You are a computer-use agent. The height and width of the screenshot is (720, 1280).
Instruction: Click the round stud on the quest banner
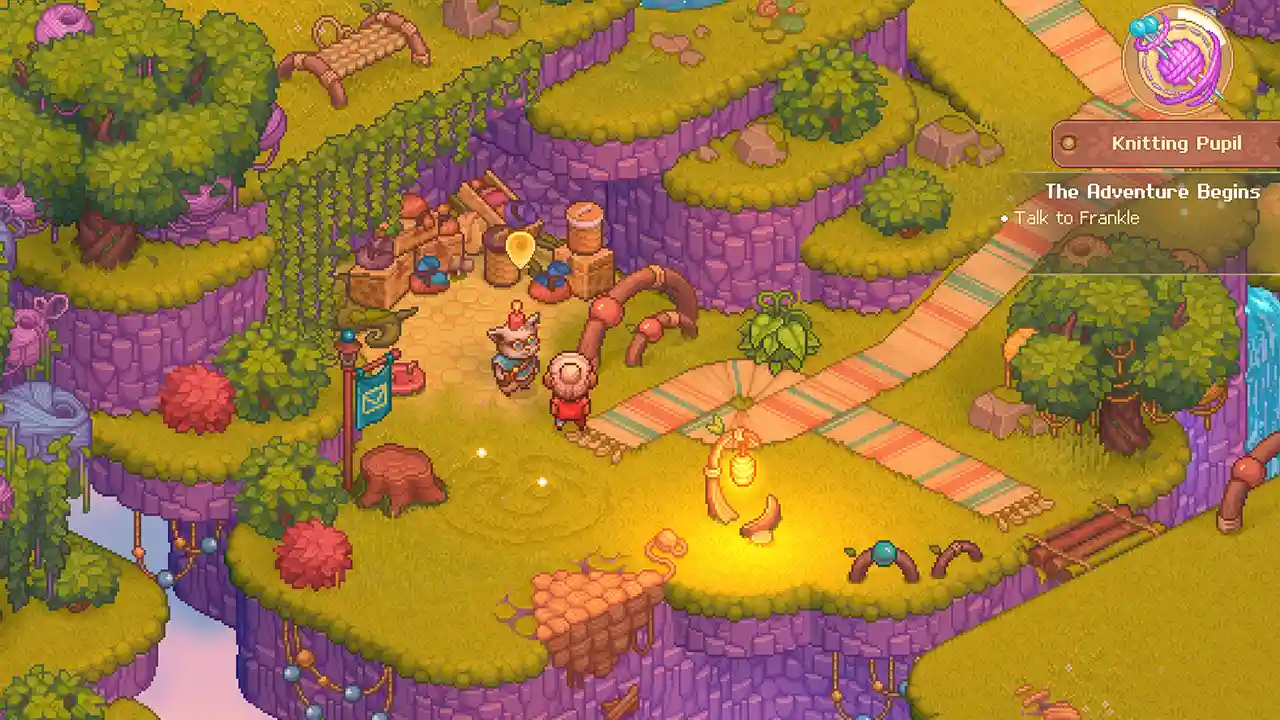tap(1067, 143)
